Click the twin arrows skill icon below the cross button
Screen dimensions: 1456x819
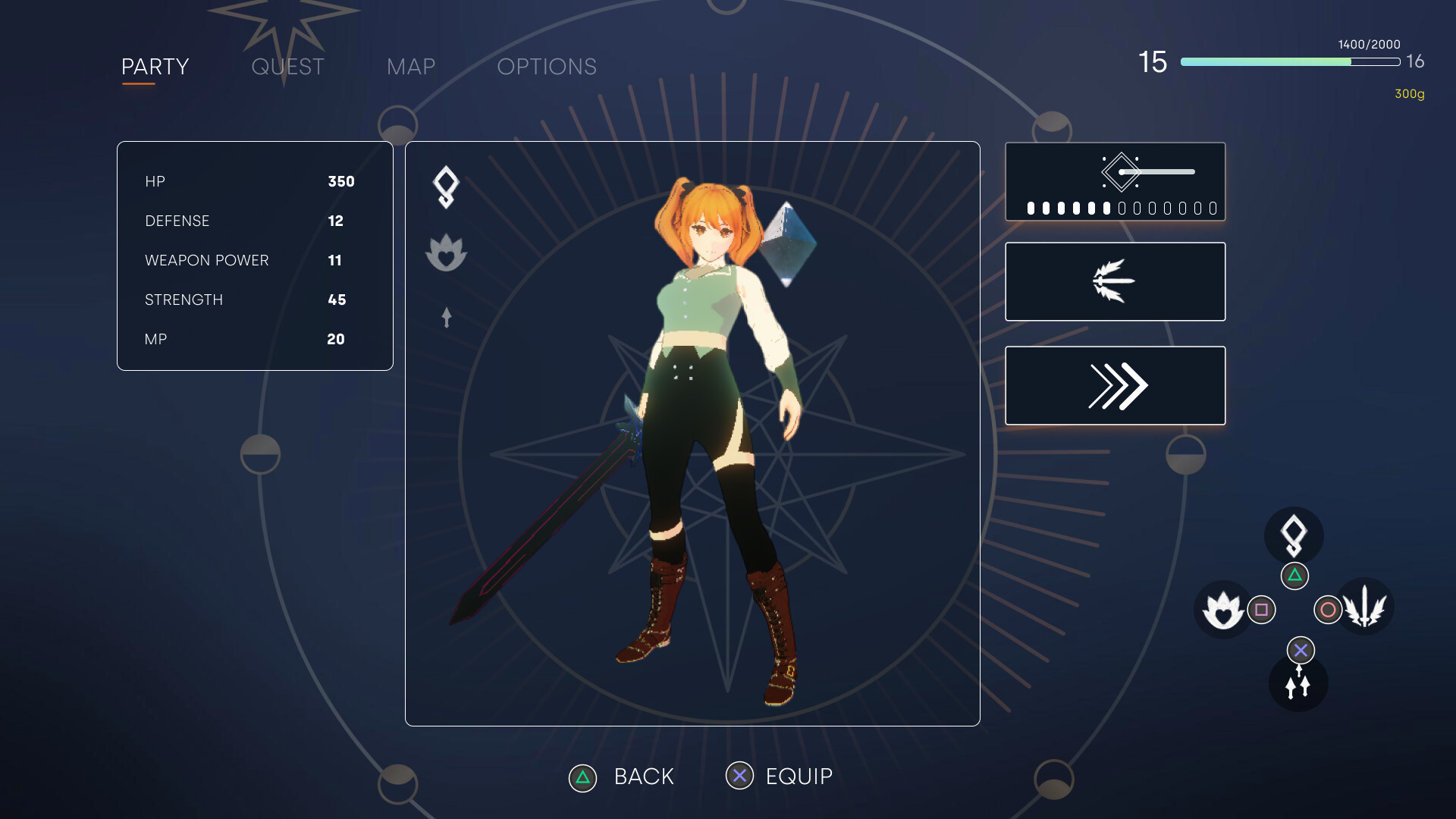point(1298,683)
